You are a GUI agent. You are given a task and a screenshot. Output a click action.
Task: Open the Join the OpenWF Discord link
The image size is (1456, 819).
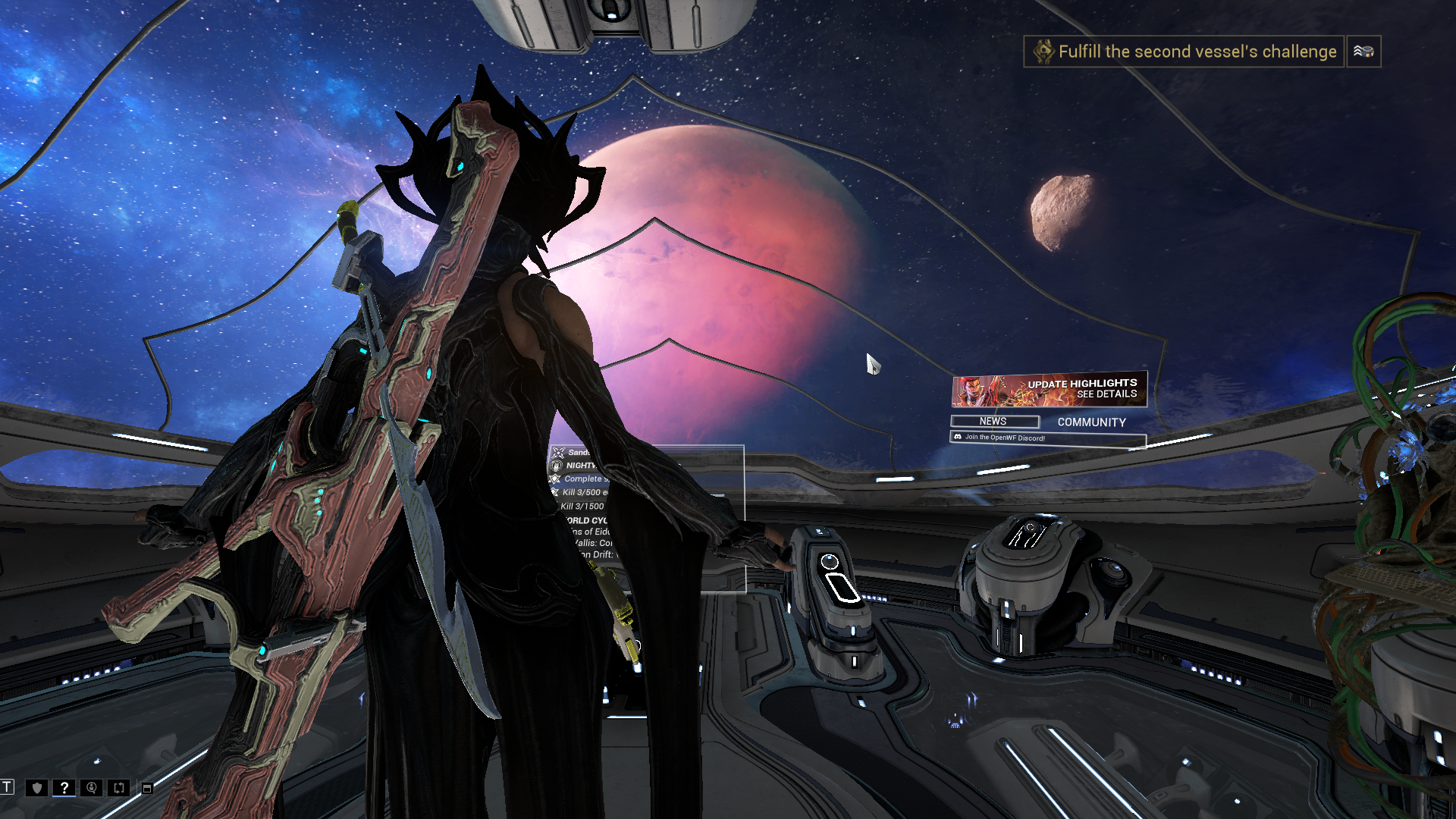[1047, 438]
